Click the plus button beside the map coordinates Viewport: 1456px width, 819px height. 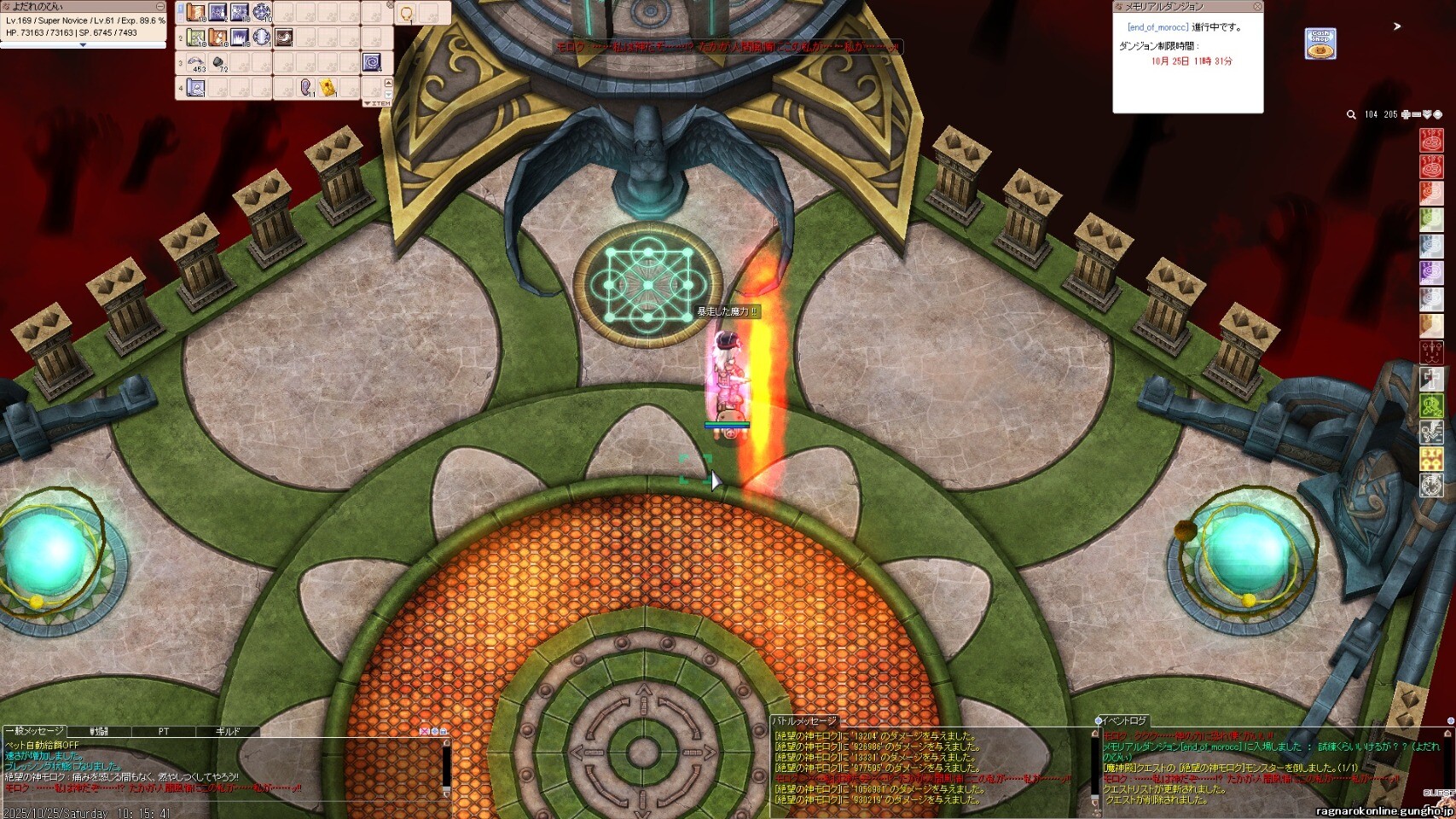pyautogui.click(x=1406, y=114)
